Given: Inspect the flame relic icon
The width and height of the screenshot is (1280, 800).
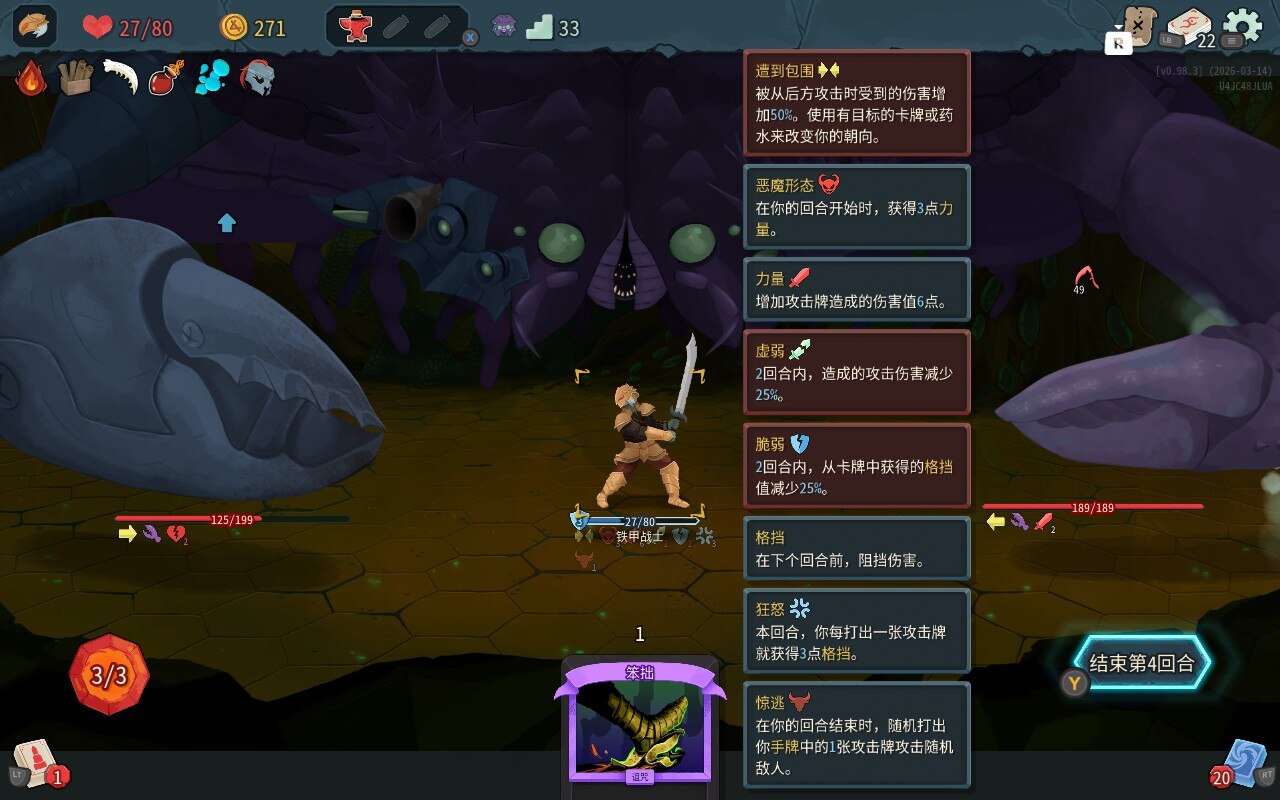Looking at the screenshot, I should (x=31, y=78).
